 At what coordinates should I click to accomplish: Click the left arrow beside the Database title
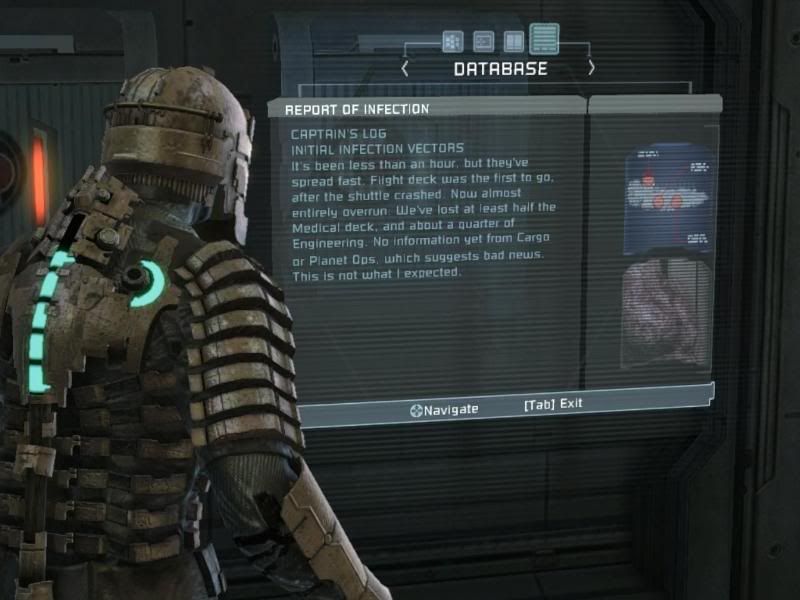tap(405, 68)
